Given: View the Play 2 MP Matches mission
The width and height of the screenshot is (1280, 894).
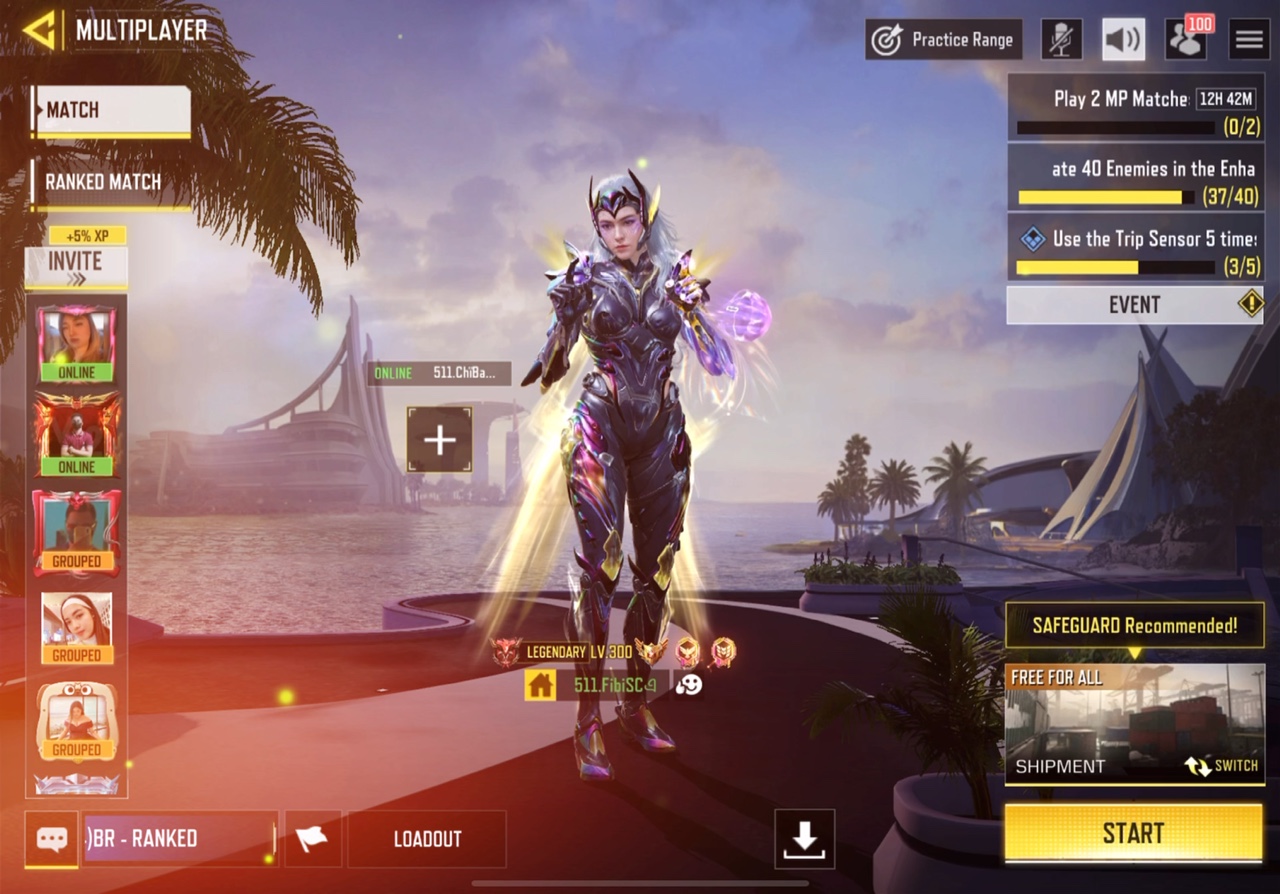Looking at the screenshot, I should click(1135, 108).
